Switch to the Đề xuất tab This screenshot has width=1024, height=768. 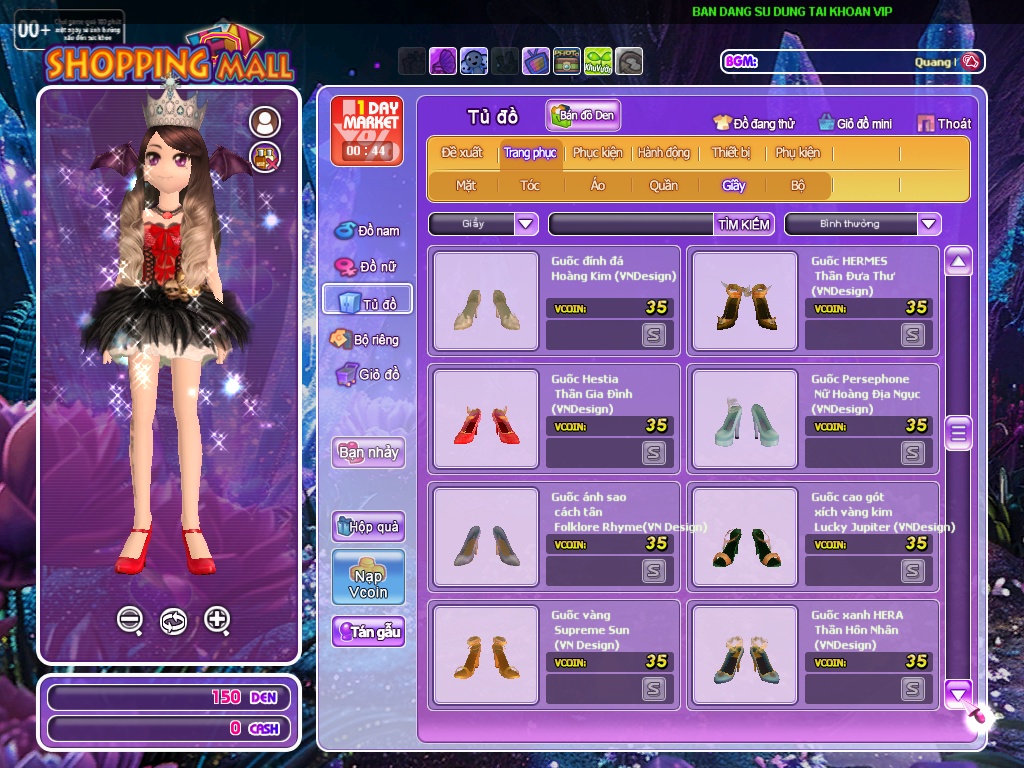462,153
